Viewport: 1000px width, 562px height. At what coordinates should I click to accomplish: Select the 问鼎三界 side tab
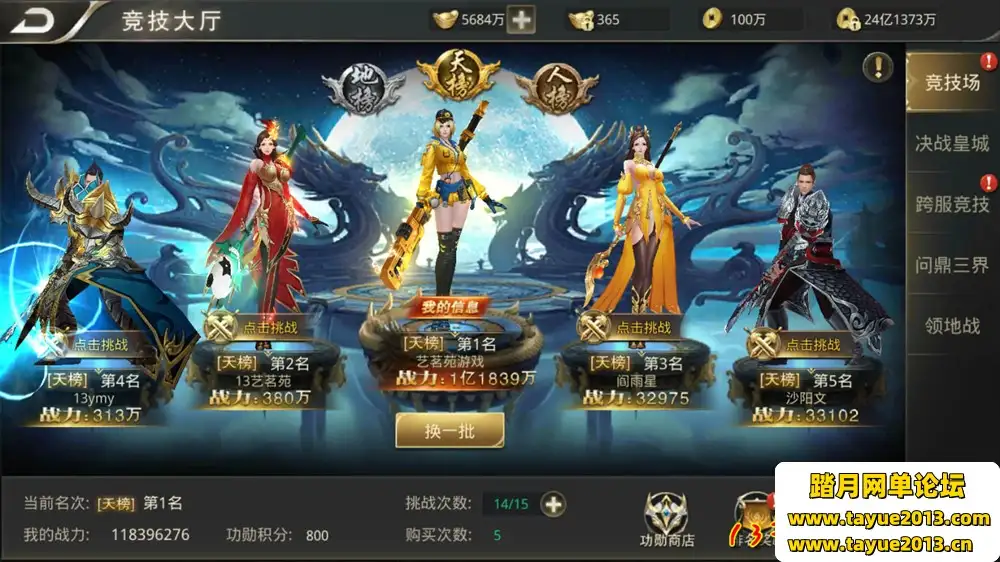point(951,265)
